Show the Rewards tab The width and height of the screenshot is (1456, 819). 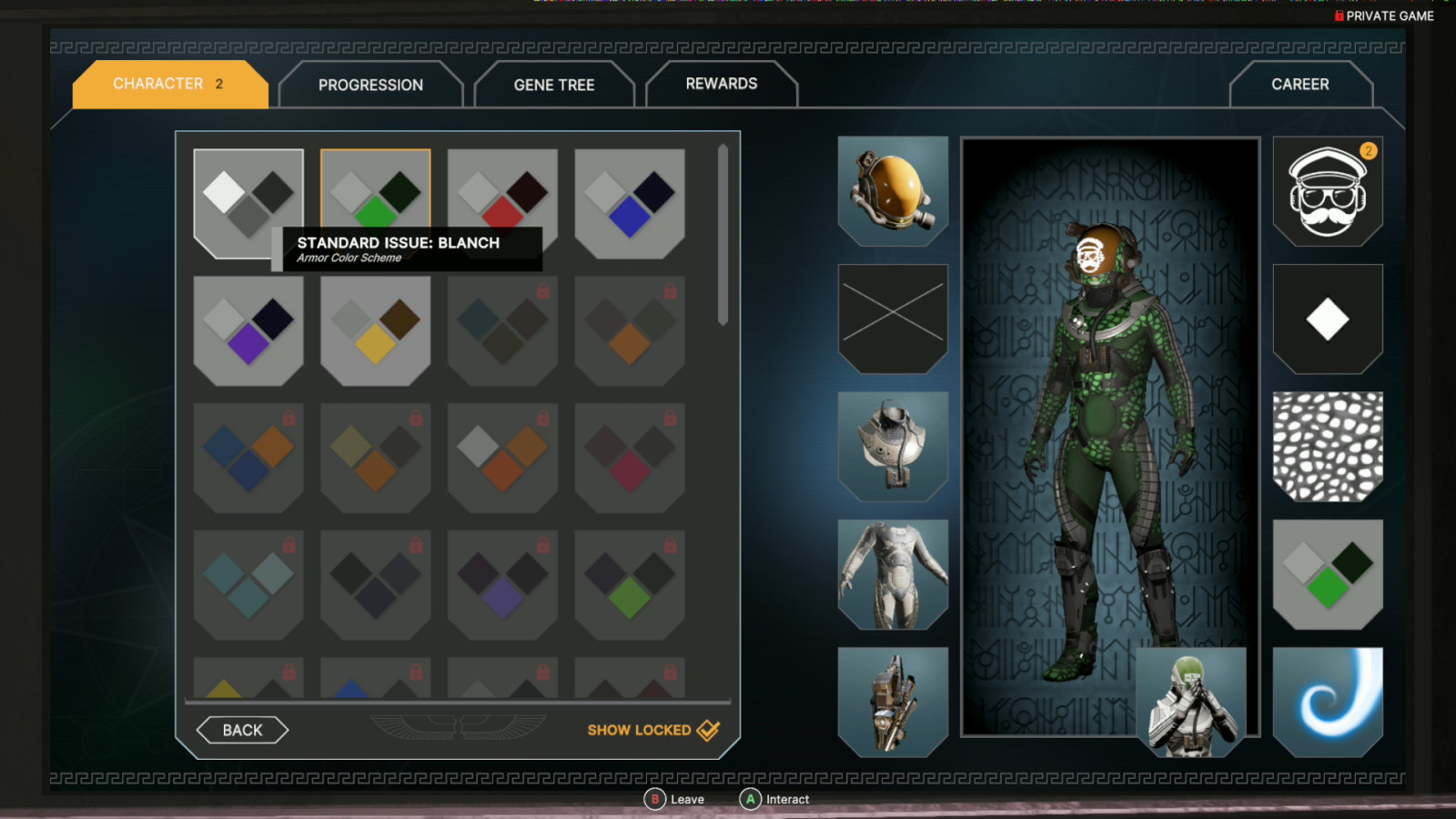pos(721,84)
